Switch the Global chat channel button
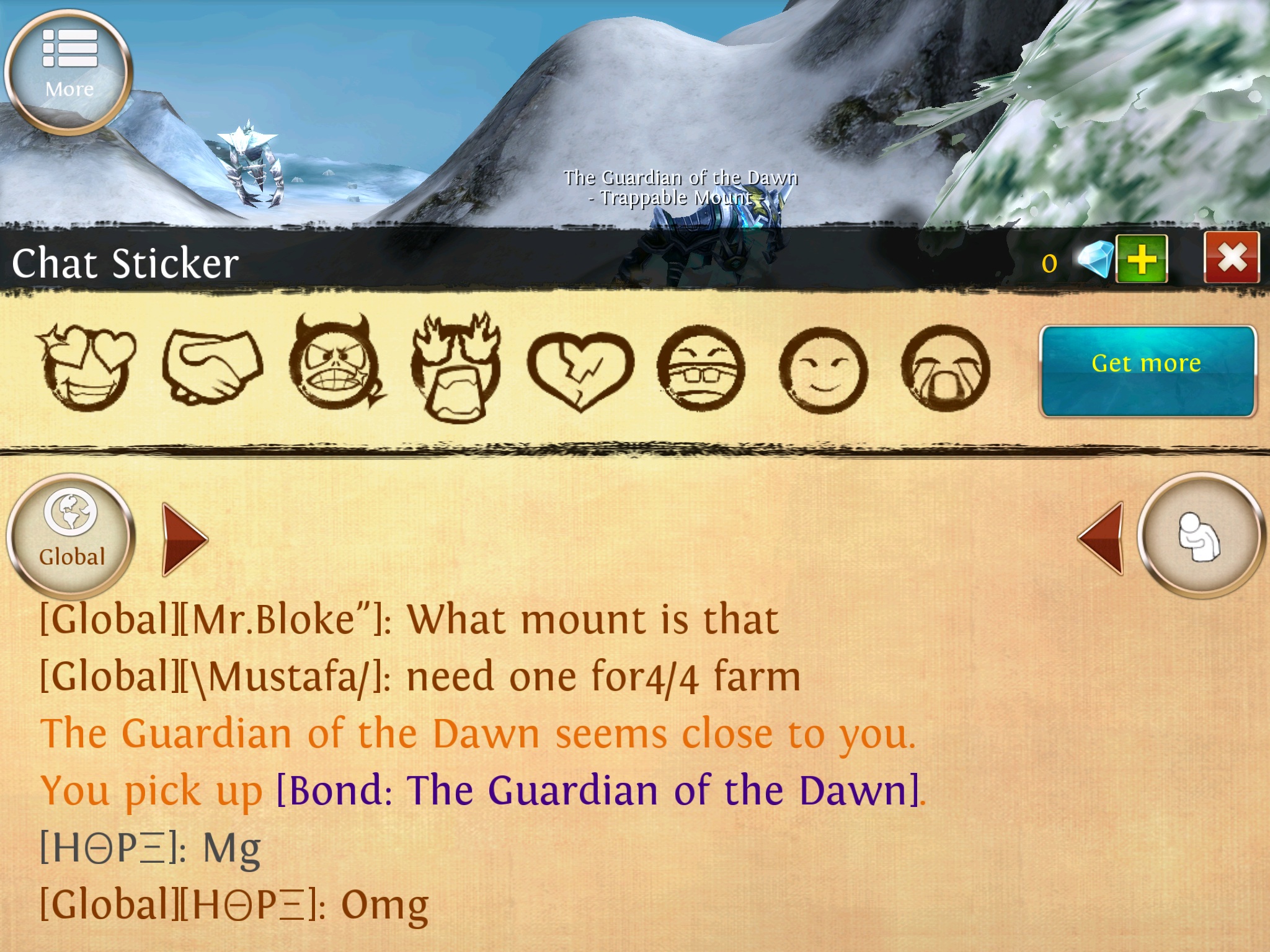This screenshot has width=1270, height=952. coord(71,535)
